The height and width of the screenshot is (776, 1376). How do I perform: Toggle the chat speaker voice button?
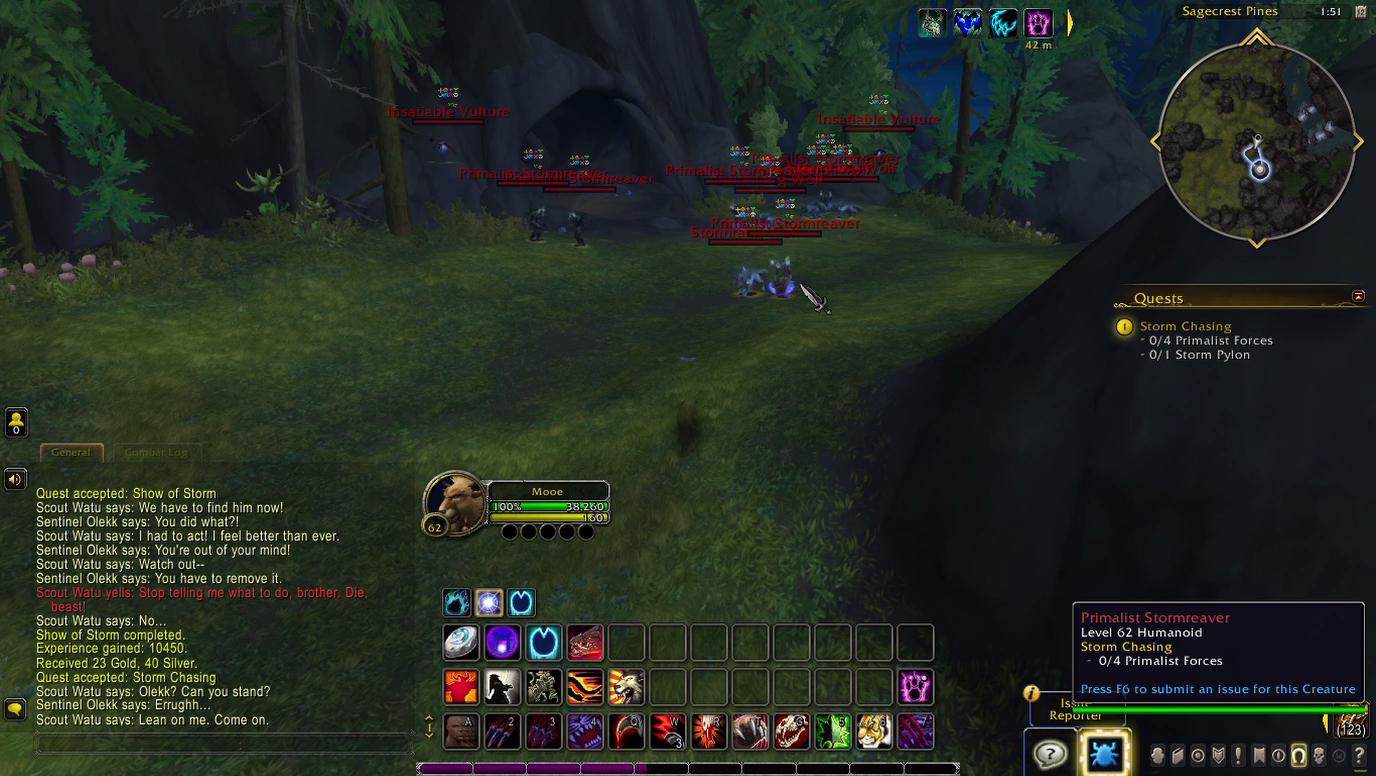(15, 479)
